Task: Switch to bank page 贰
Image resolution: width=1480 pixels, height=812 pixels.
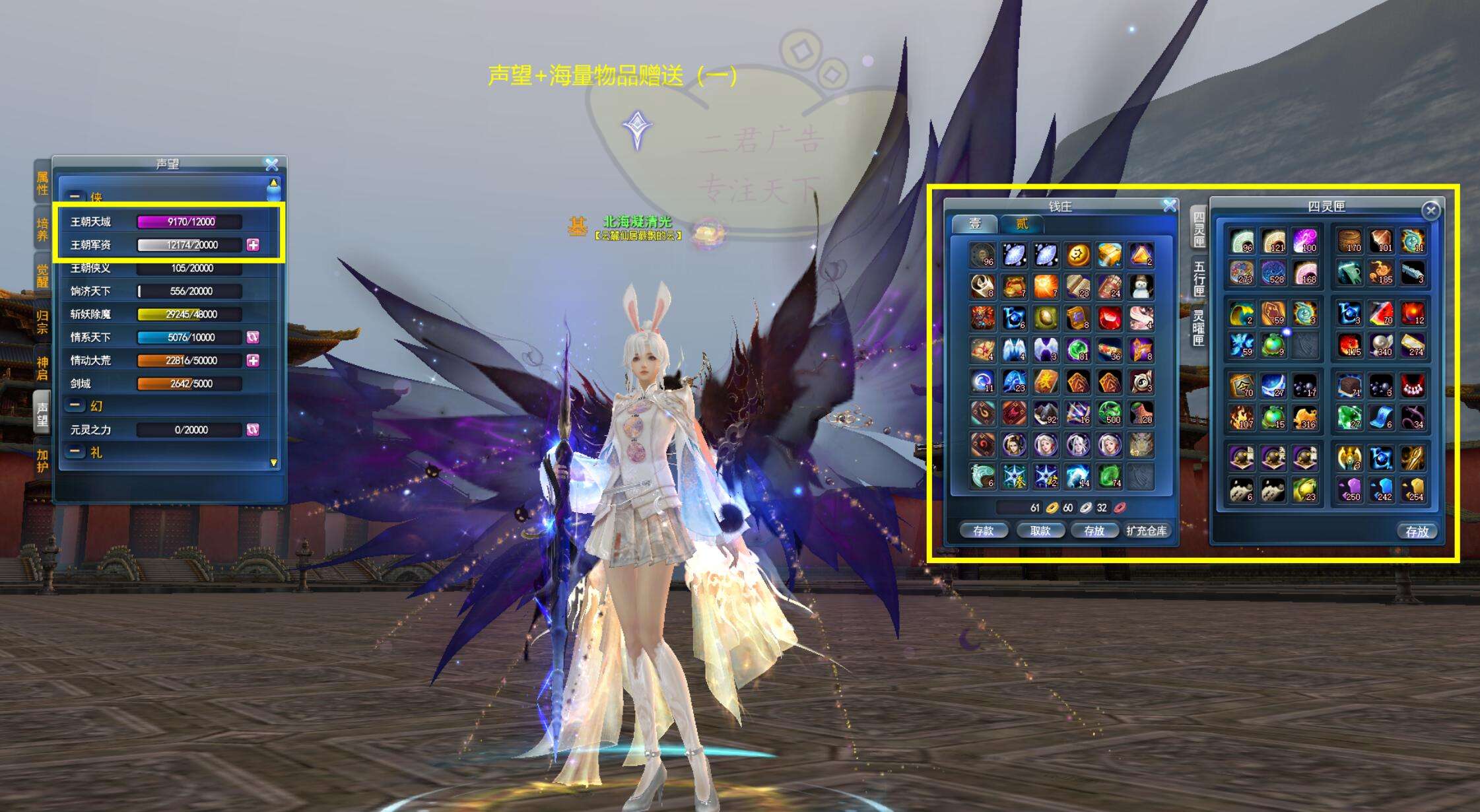Action: (1021, 224)
